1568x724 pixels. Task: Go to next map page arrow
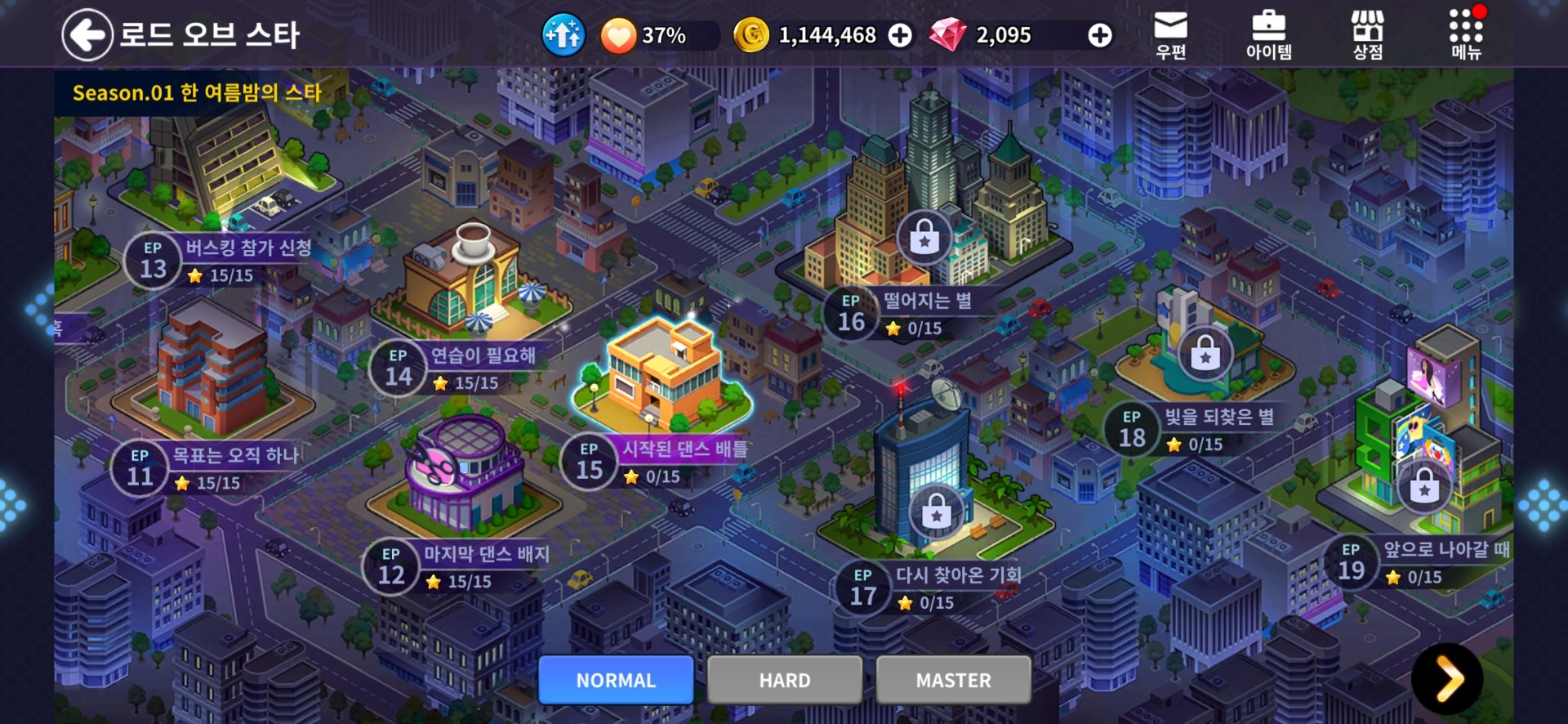pos(1447,678)
